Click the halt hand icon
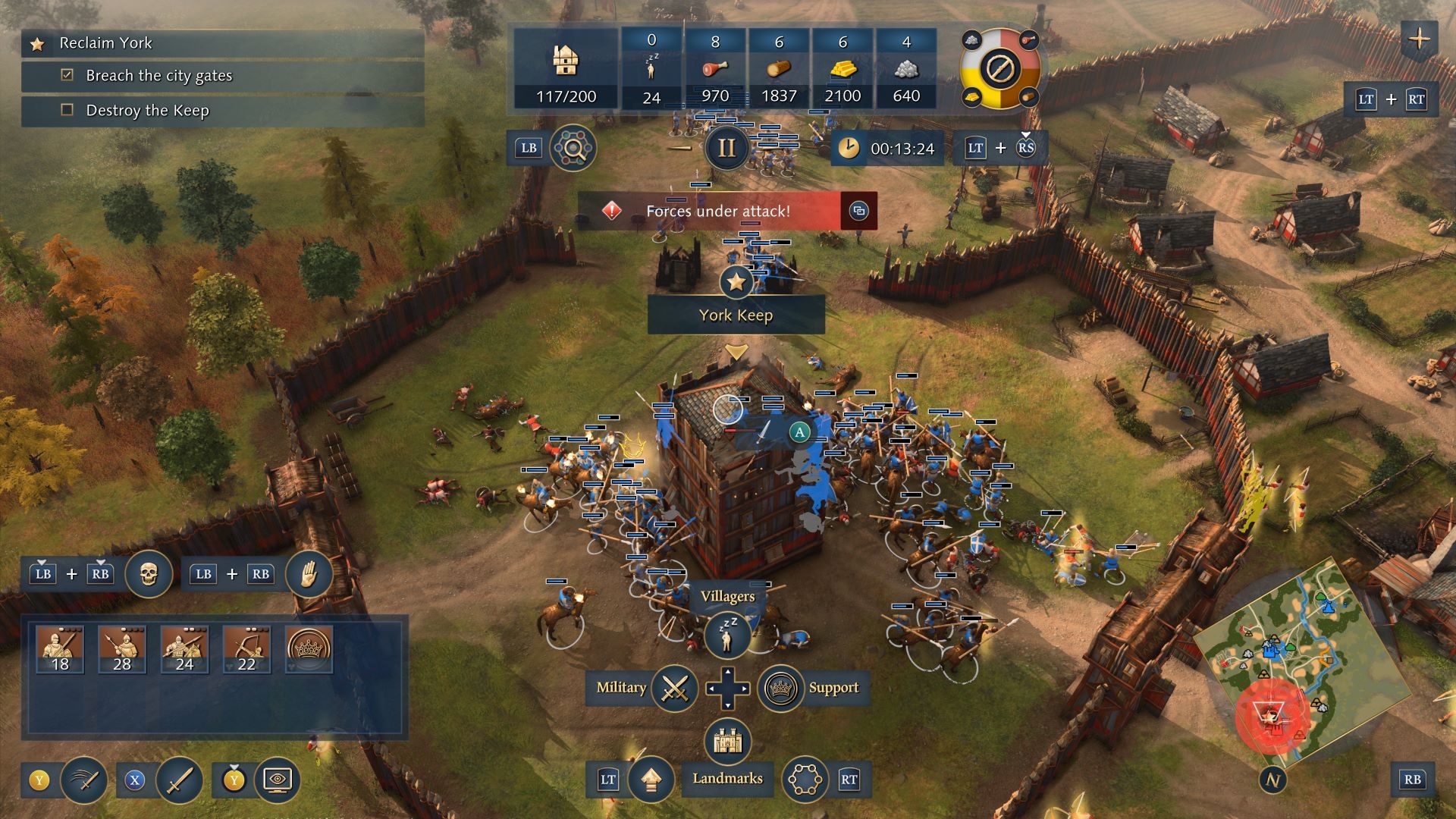 pos(310,574)
